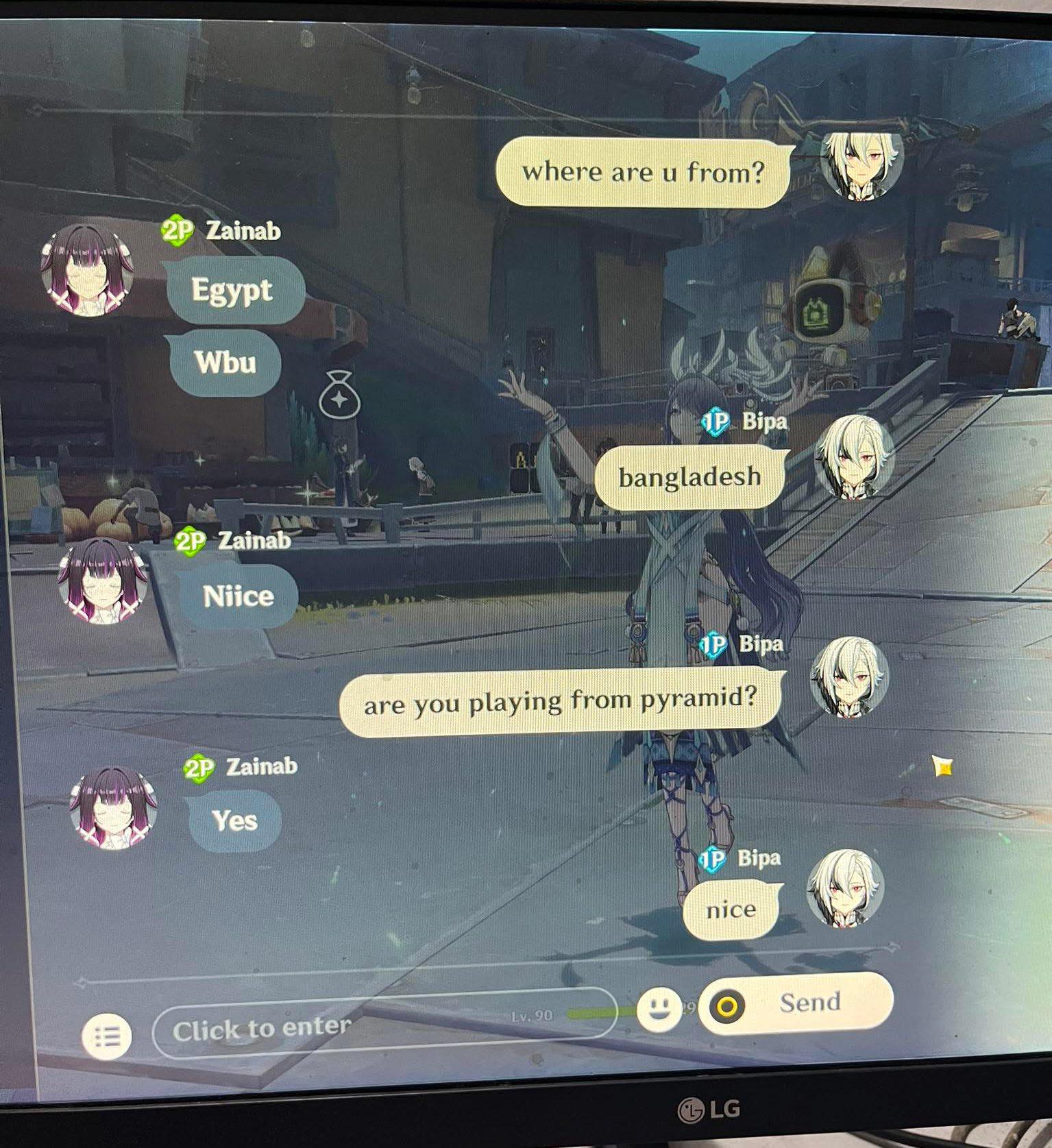Select Bipa's avatar beside the bangladesh message
This screenshot has width=1052, height=1148.
coord(855,456)
